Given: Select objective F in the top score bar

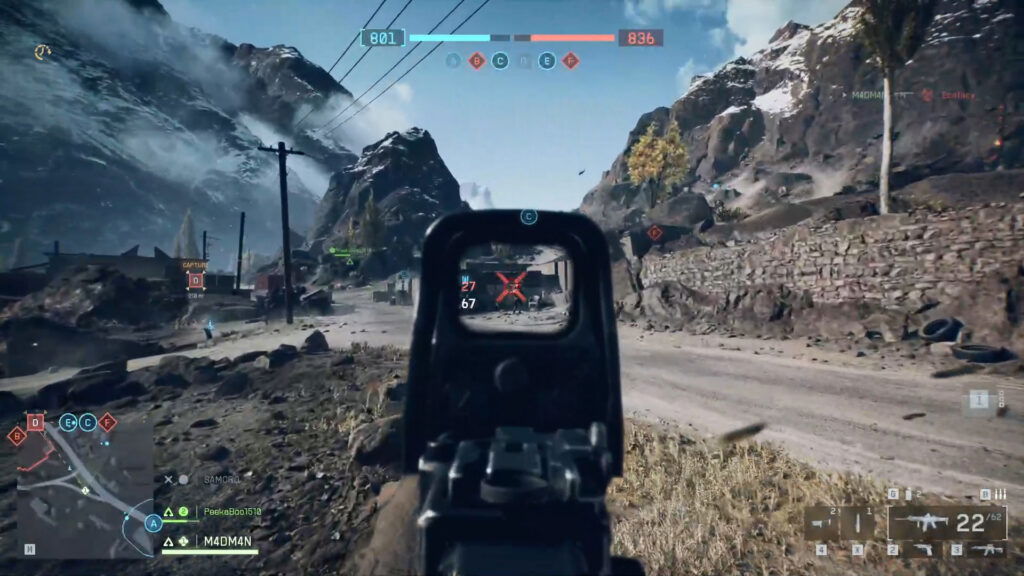Looking at the screenshot, I should click(570, 61).
